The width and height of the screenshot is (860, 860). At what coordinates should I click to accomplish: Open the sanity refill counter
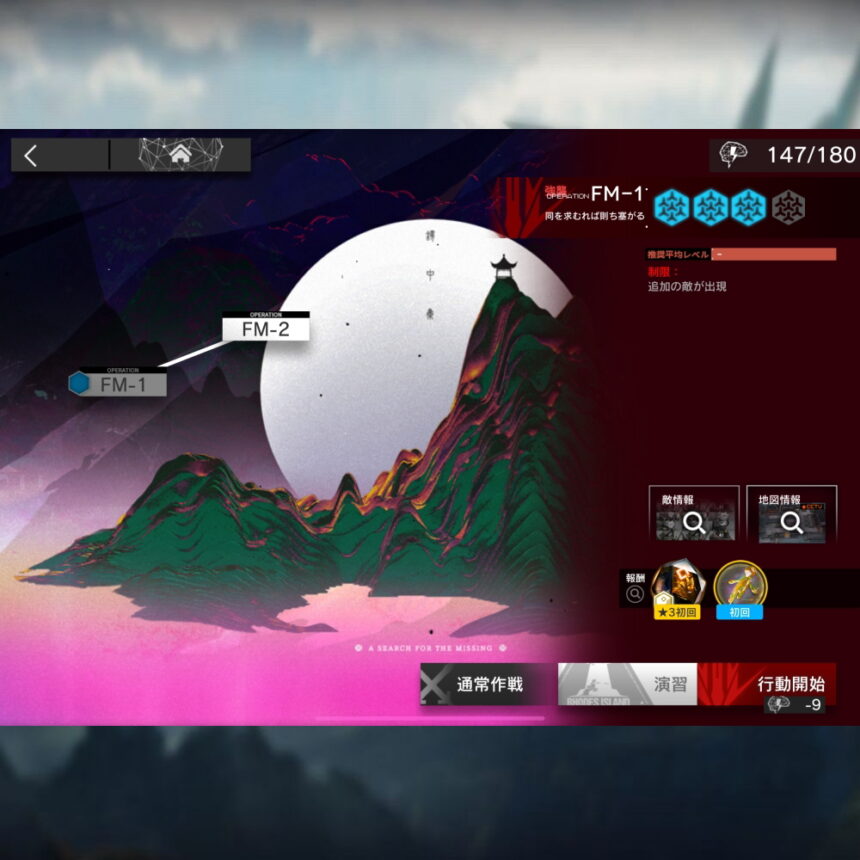pos(786,155)
